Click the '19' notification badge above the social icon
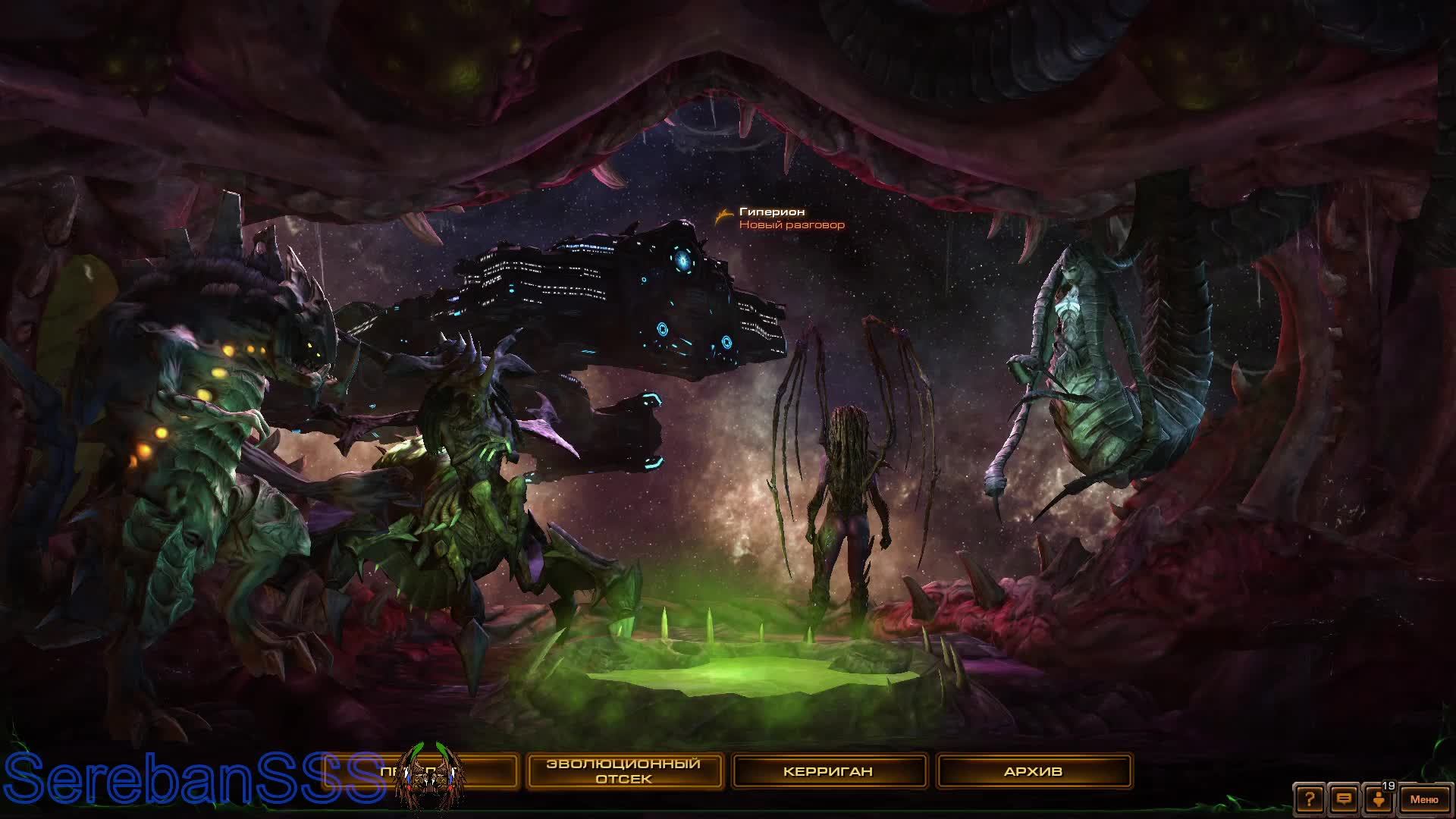1456x819 pixels. (x=1389, y=786)
